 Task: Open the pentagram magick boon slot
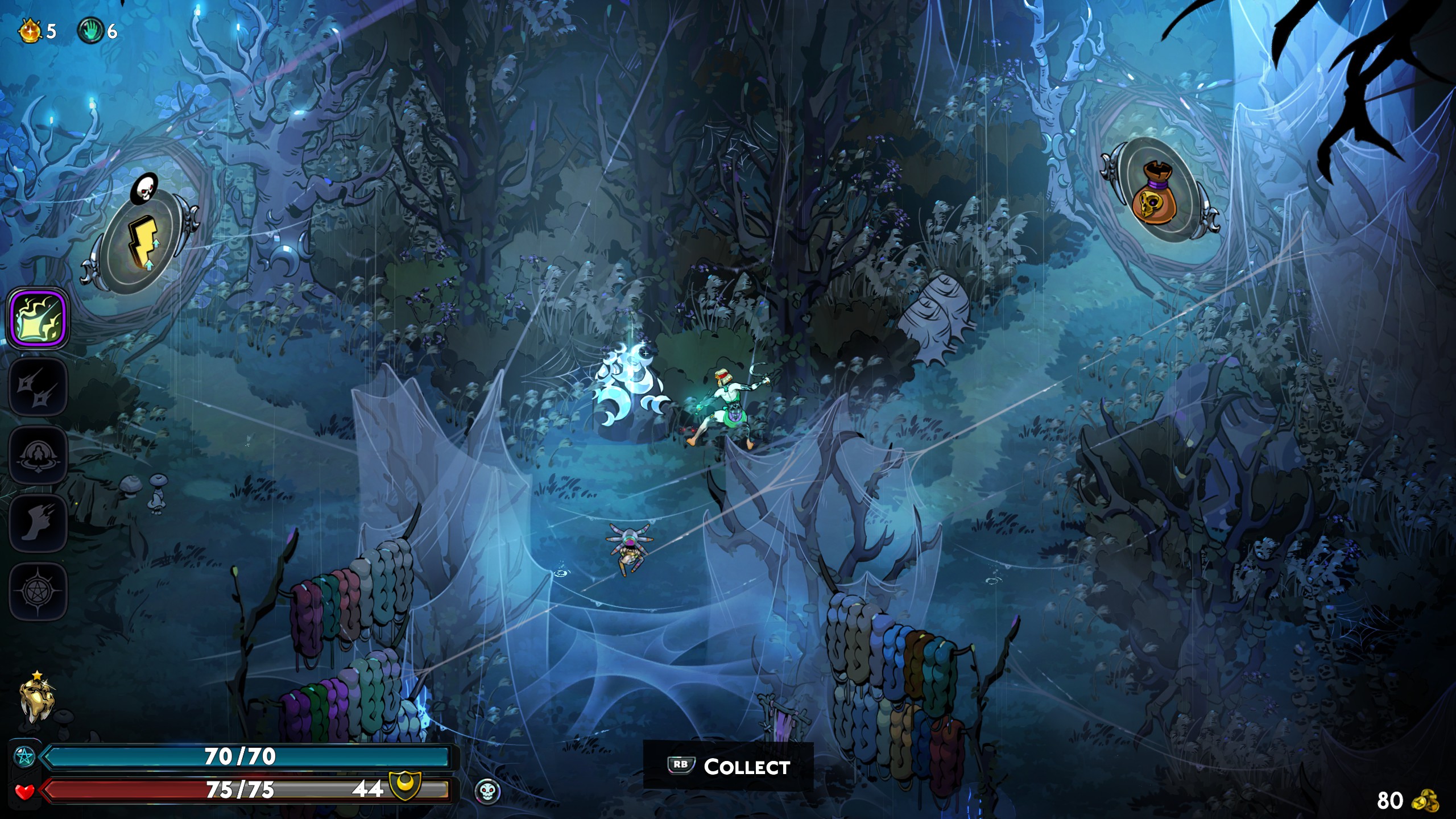tap(38, 591)
